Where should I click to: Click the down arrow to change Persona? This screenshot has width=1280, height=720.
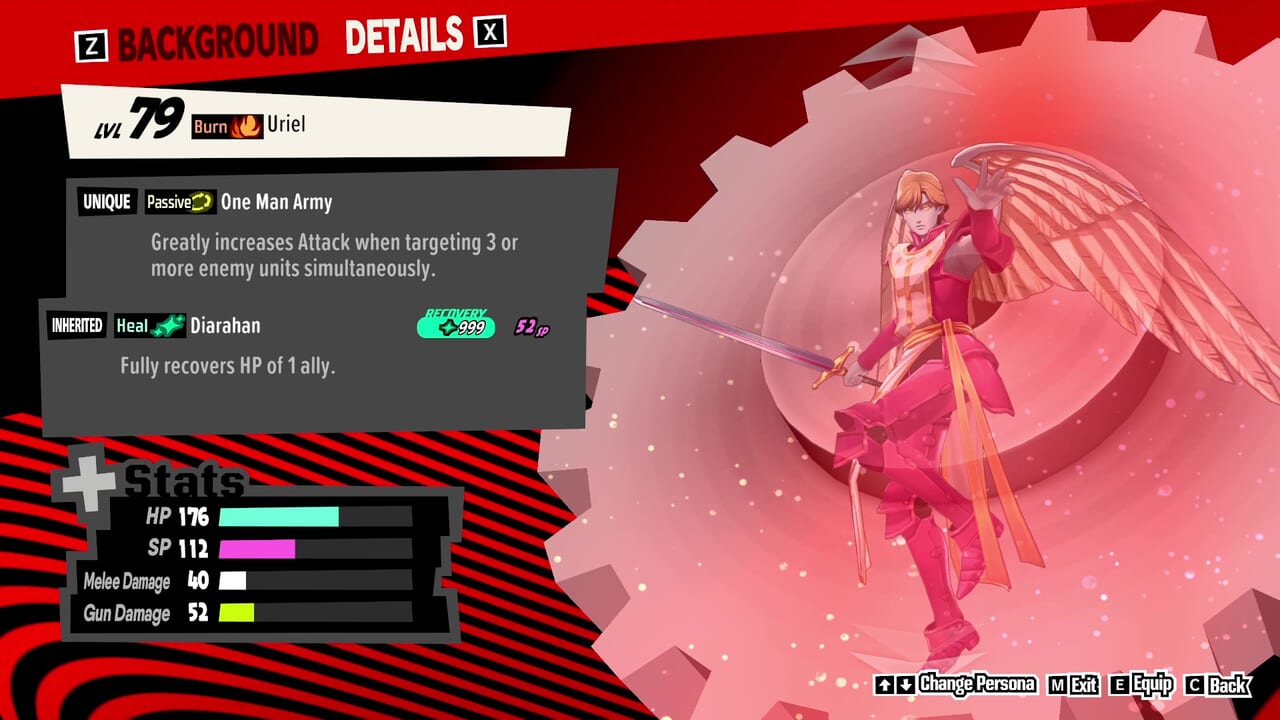tap(906, 685)
